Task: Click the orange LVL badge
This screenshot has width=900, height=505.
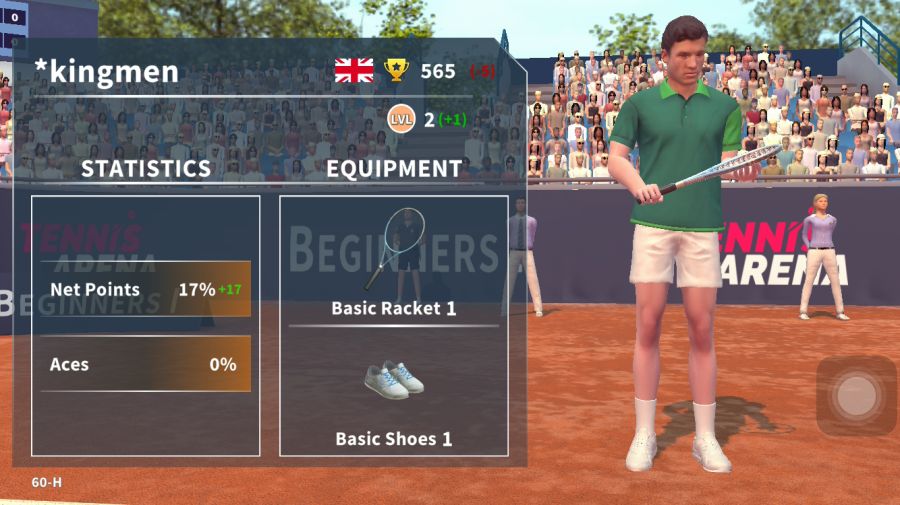Action: (x=401, y=120)
